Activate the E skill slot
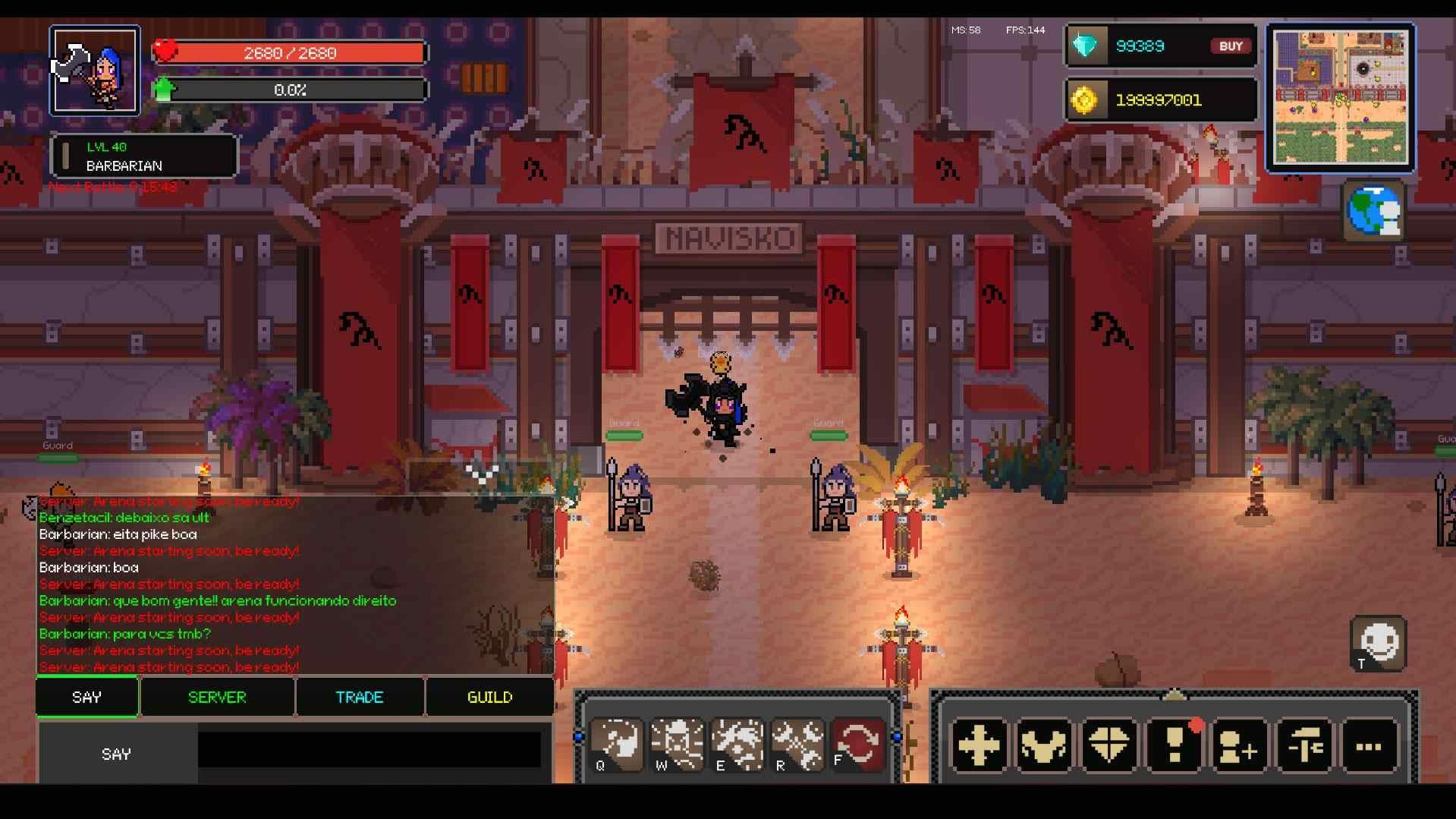Screen dimensions: 1456x819 737,744
